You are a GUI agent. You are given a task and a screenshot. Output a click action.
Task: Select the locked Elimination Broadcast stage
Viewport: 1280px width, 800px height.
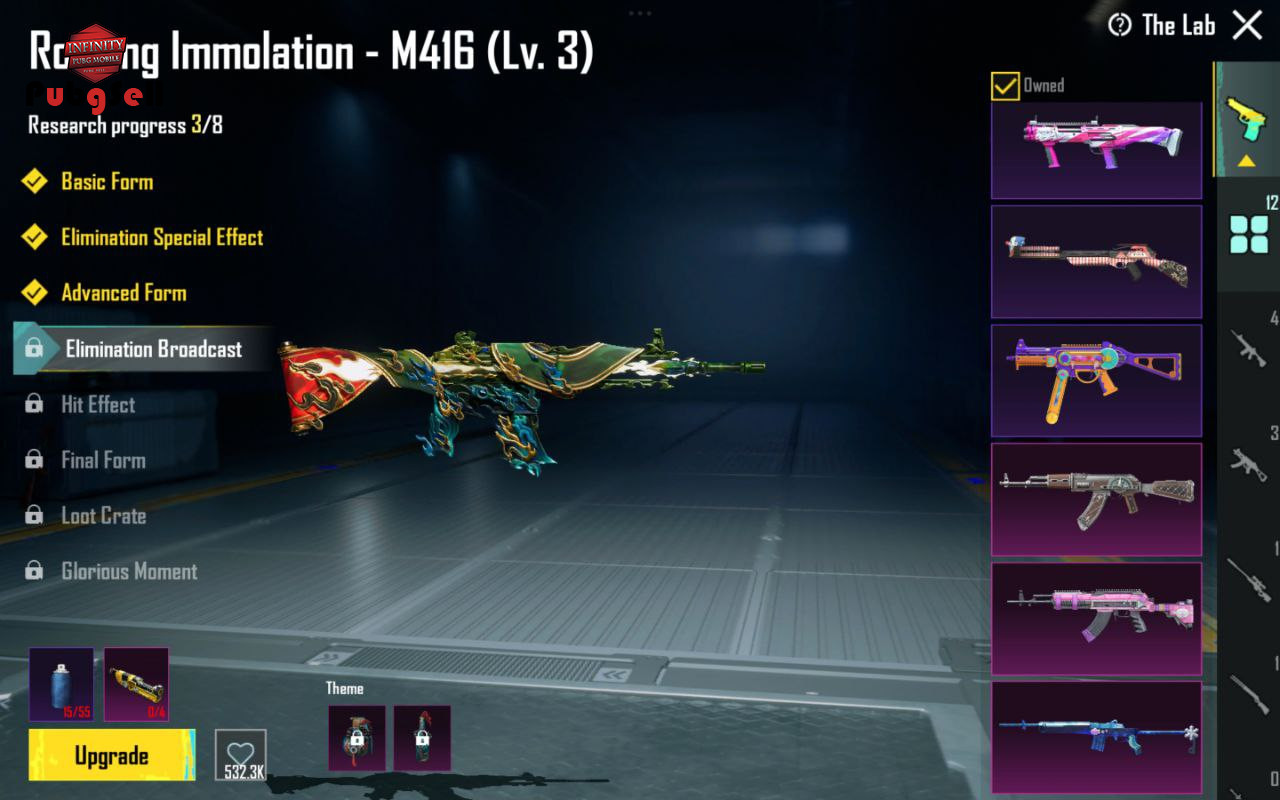coord(153,349)
